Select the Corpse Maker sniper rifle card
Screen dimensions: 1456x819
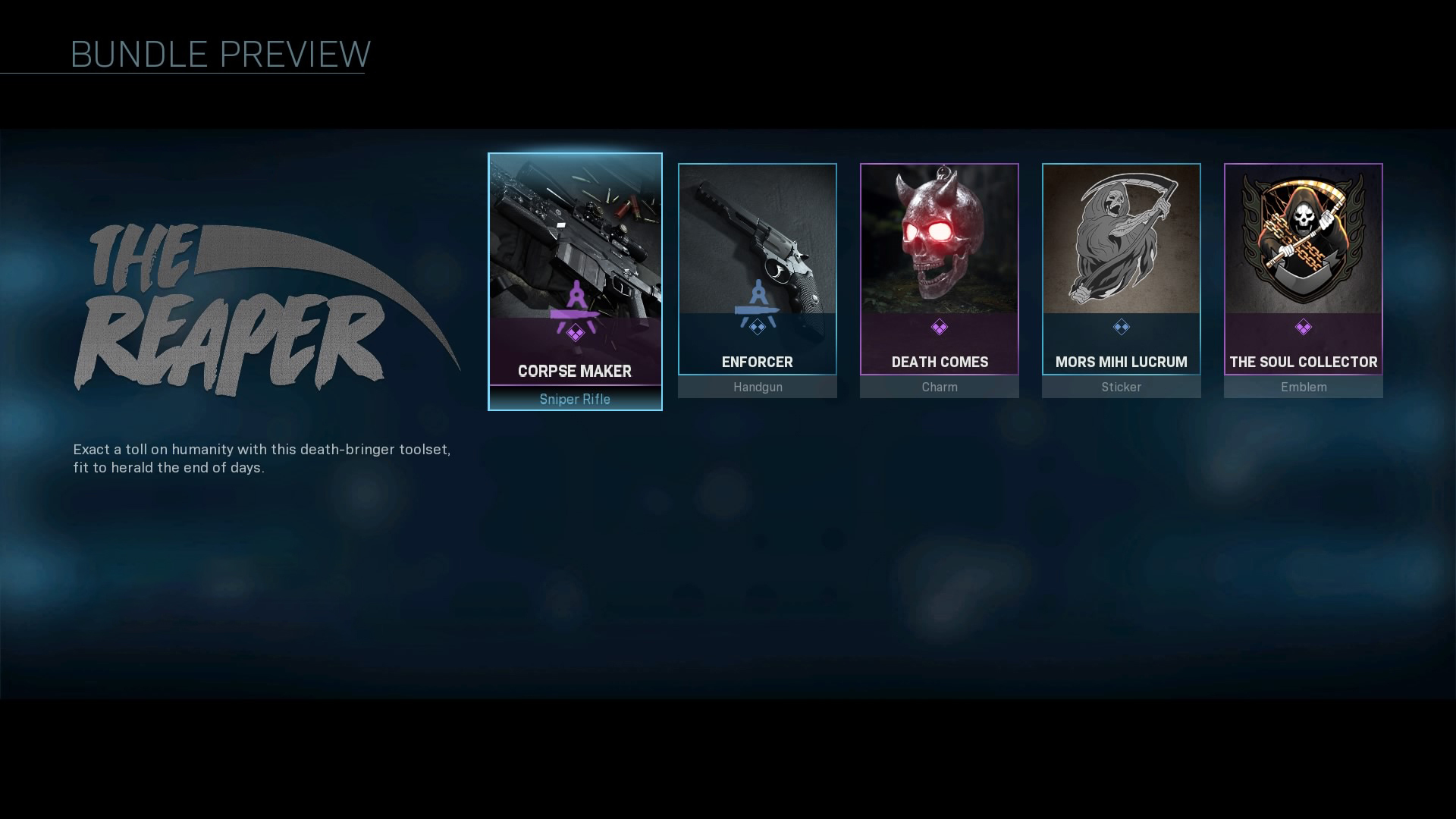pyautogui.click(x=575, y=281)
